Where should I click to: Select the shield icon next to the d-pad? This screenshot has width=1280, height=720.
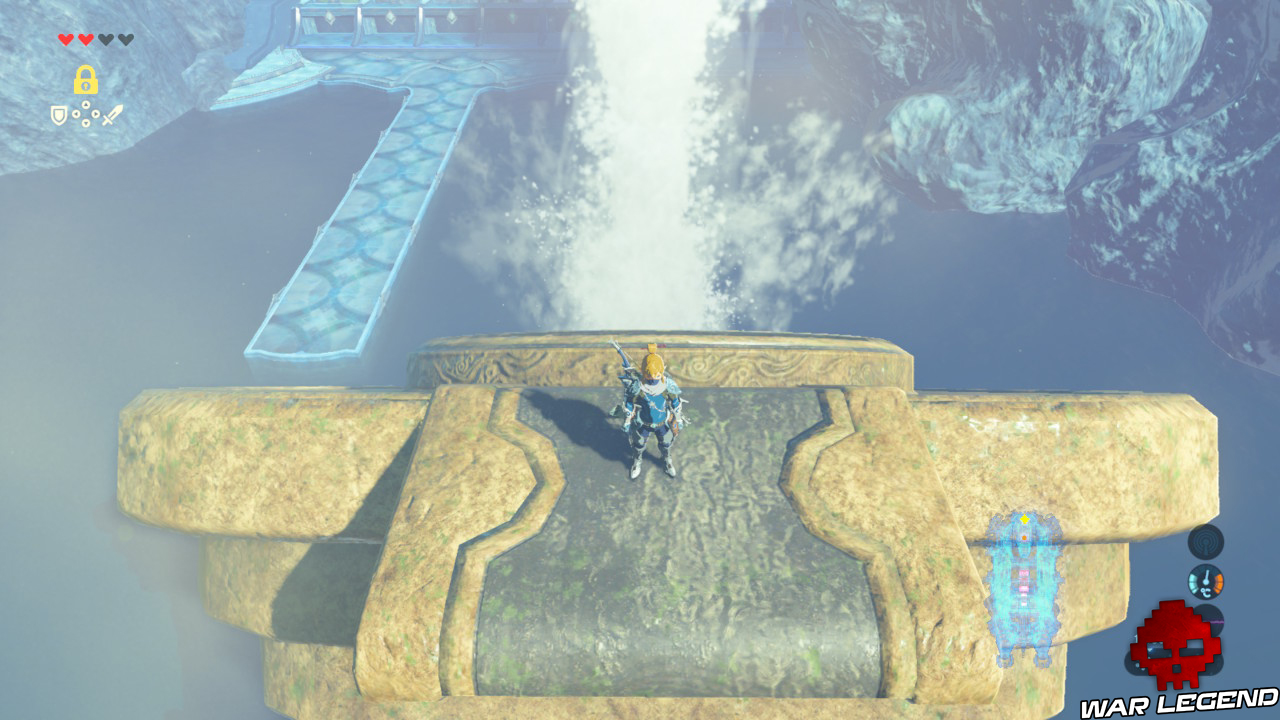(59, 114)
